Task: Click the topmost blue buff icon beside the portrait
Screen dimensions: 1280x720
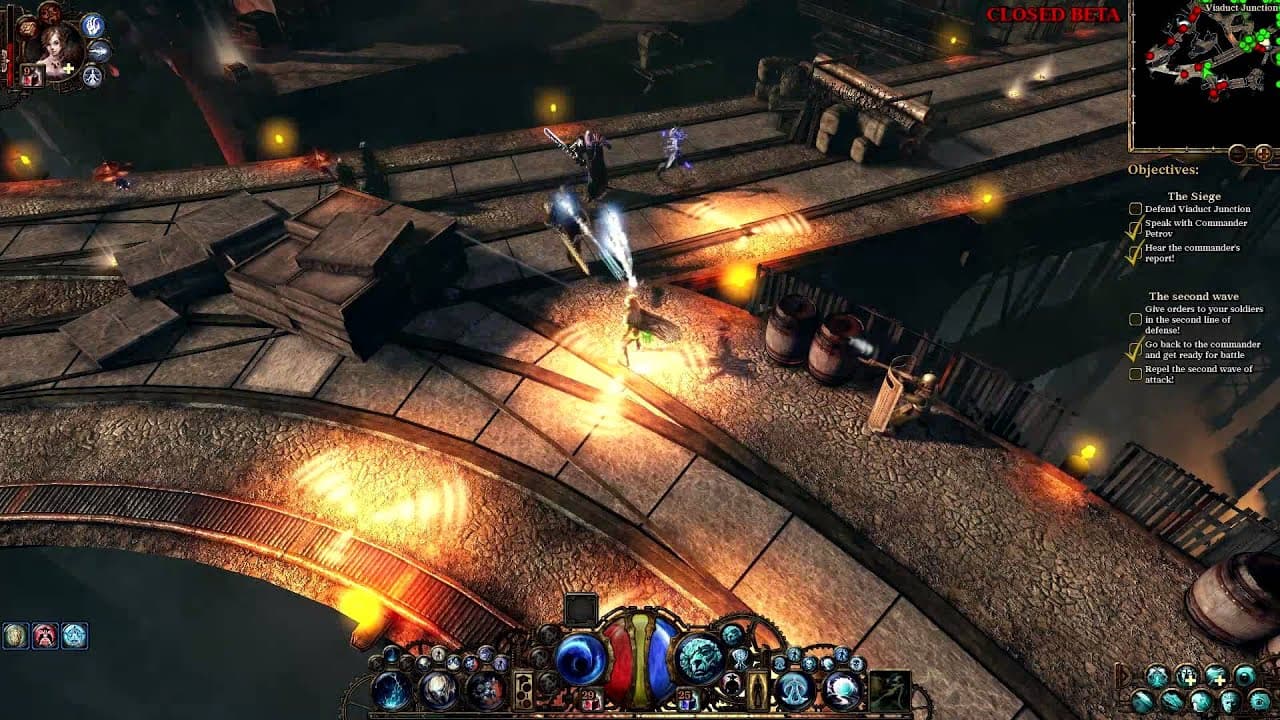Action: [x=92, y=25]
